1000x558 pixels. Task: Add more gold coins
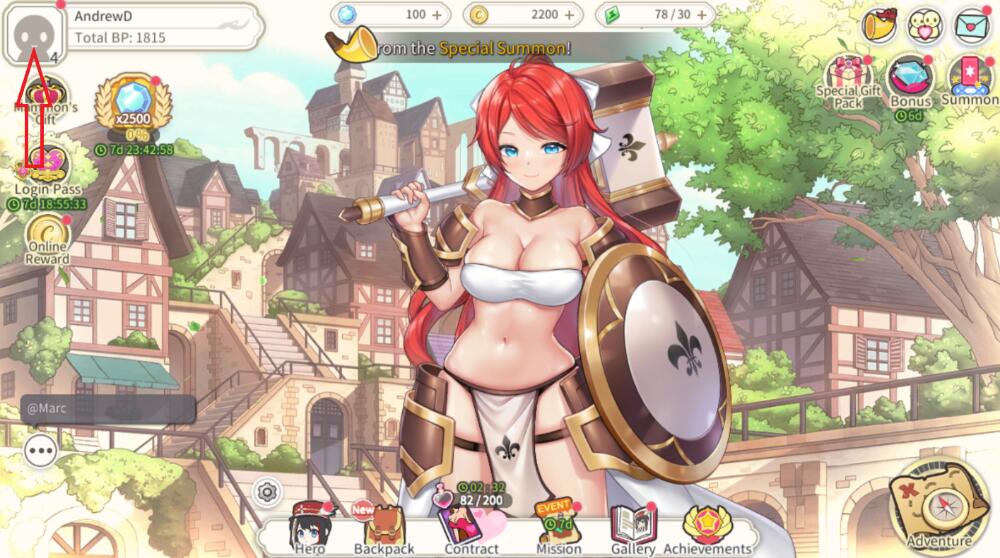569,15
